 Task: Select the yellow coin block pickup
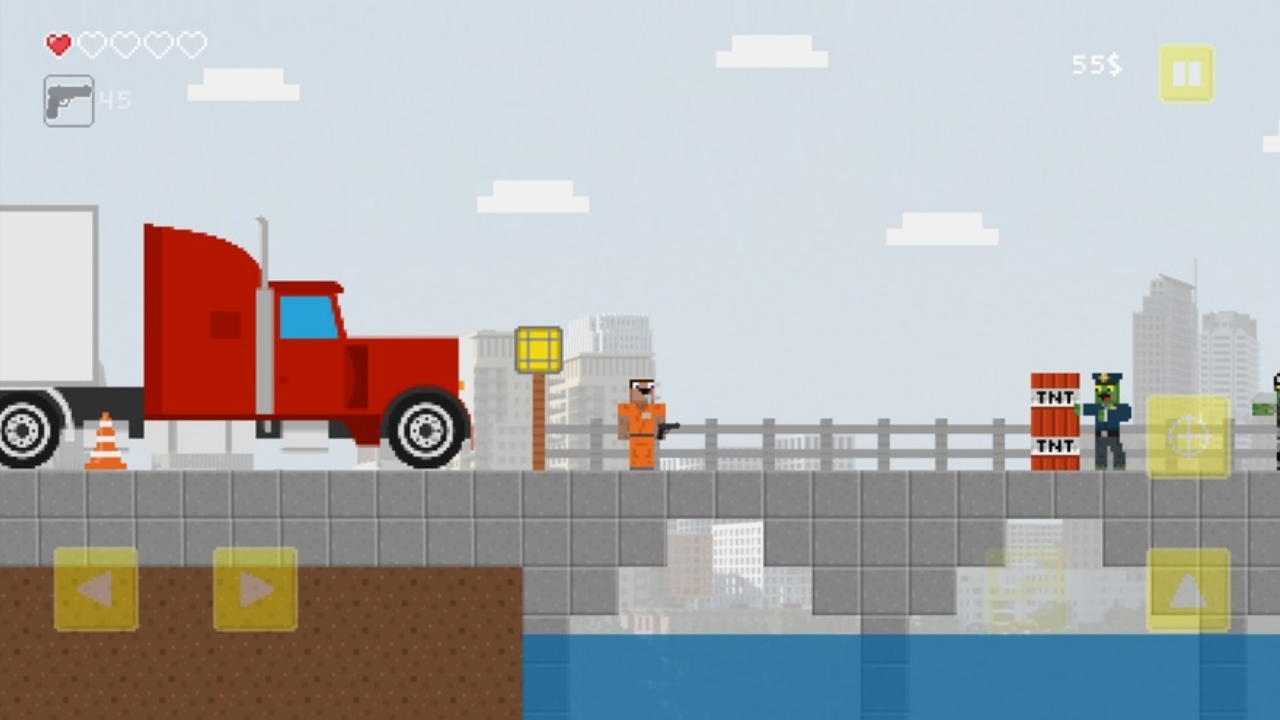click(x=538, y=350)
